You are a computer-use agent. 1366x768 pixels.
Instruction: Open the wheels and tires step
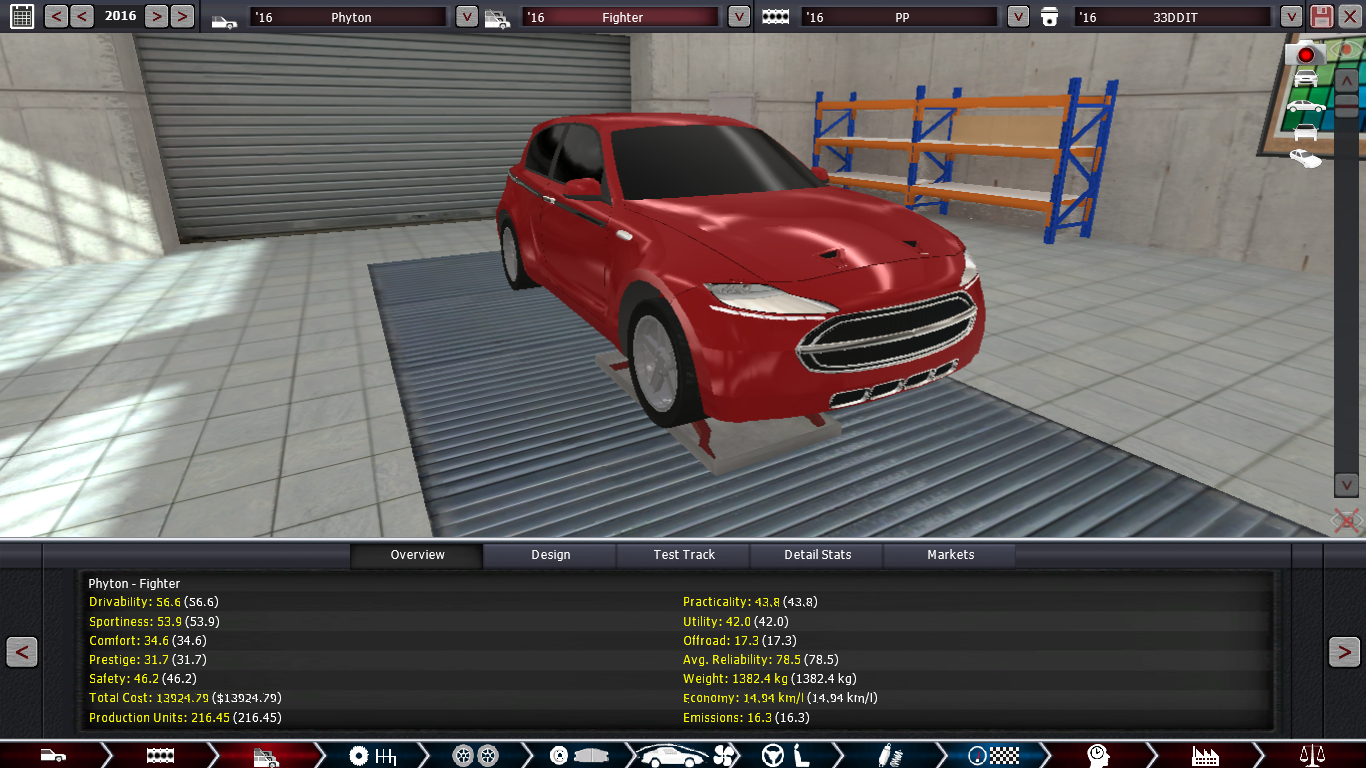tap(475, 755)
